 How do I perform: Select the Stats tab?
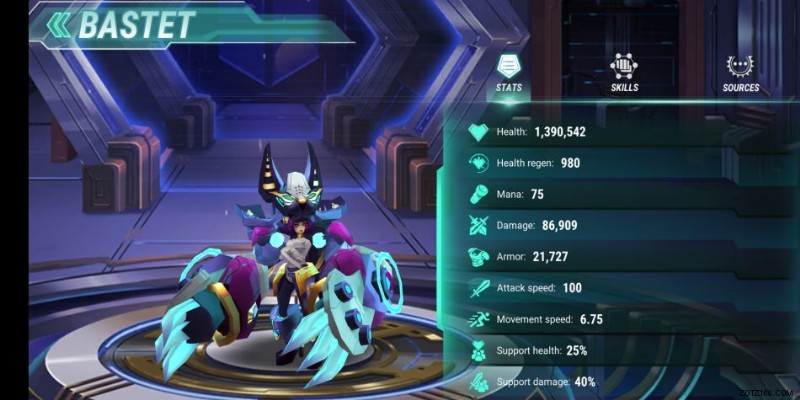[x=509, y=73]
